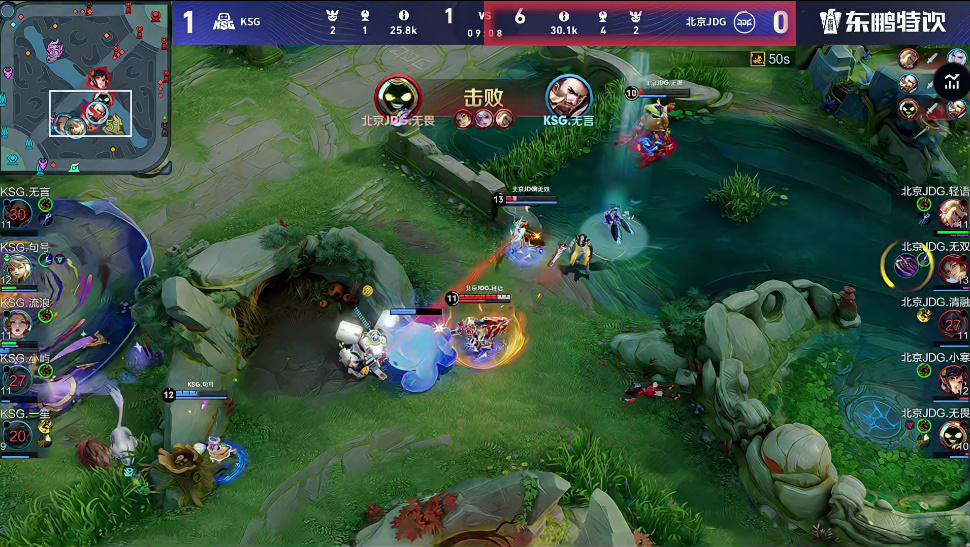Choose 北京JDG.无双 hero portrait
This screenshot has width=970, height=547.
[953, 268]
